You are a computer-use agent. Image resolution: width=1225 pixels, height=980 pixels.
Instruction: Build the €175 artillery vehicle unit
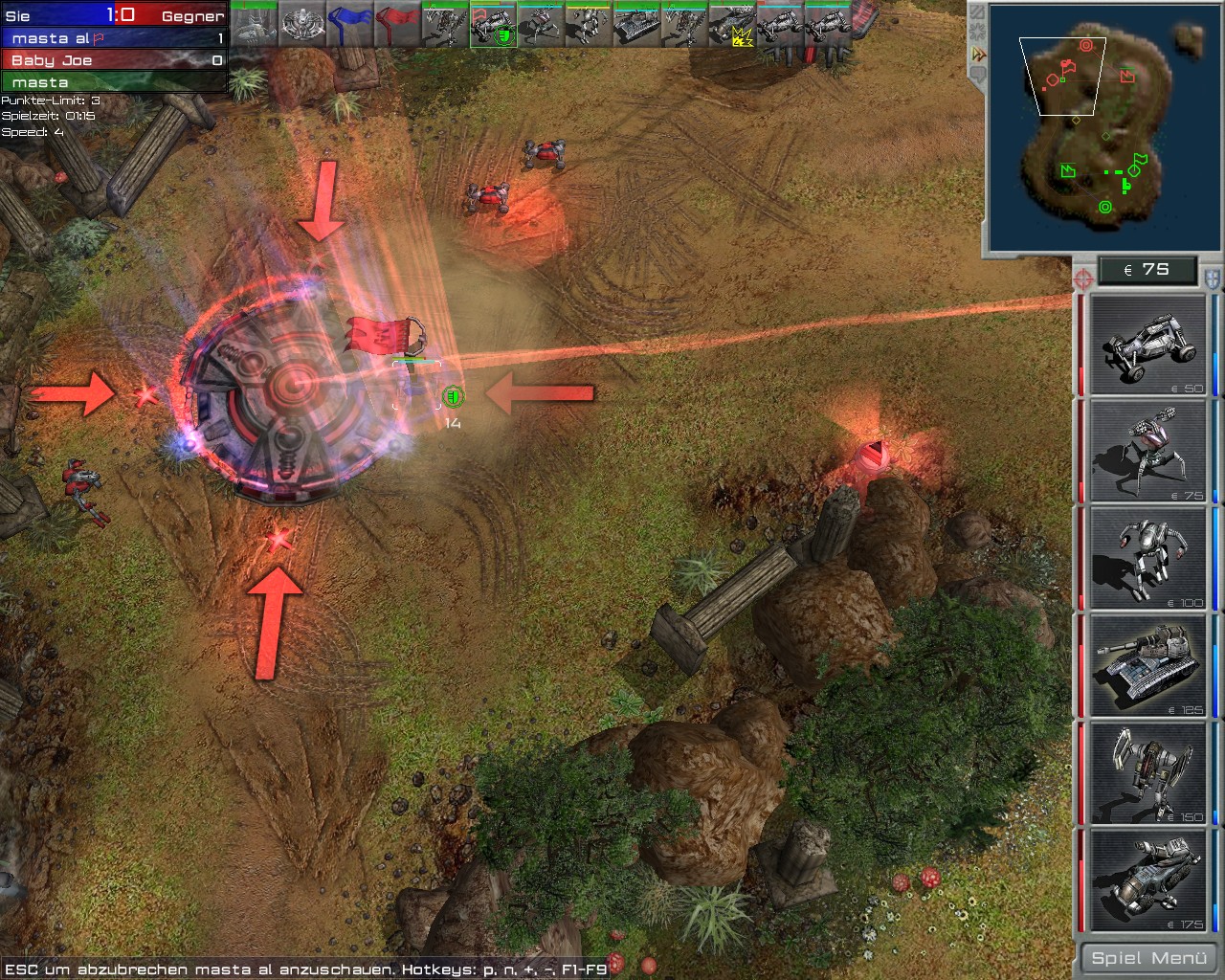[x=1147, y=880]
